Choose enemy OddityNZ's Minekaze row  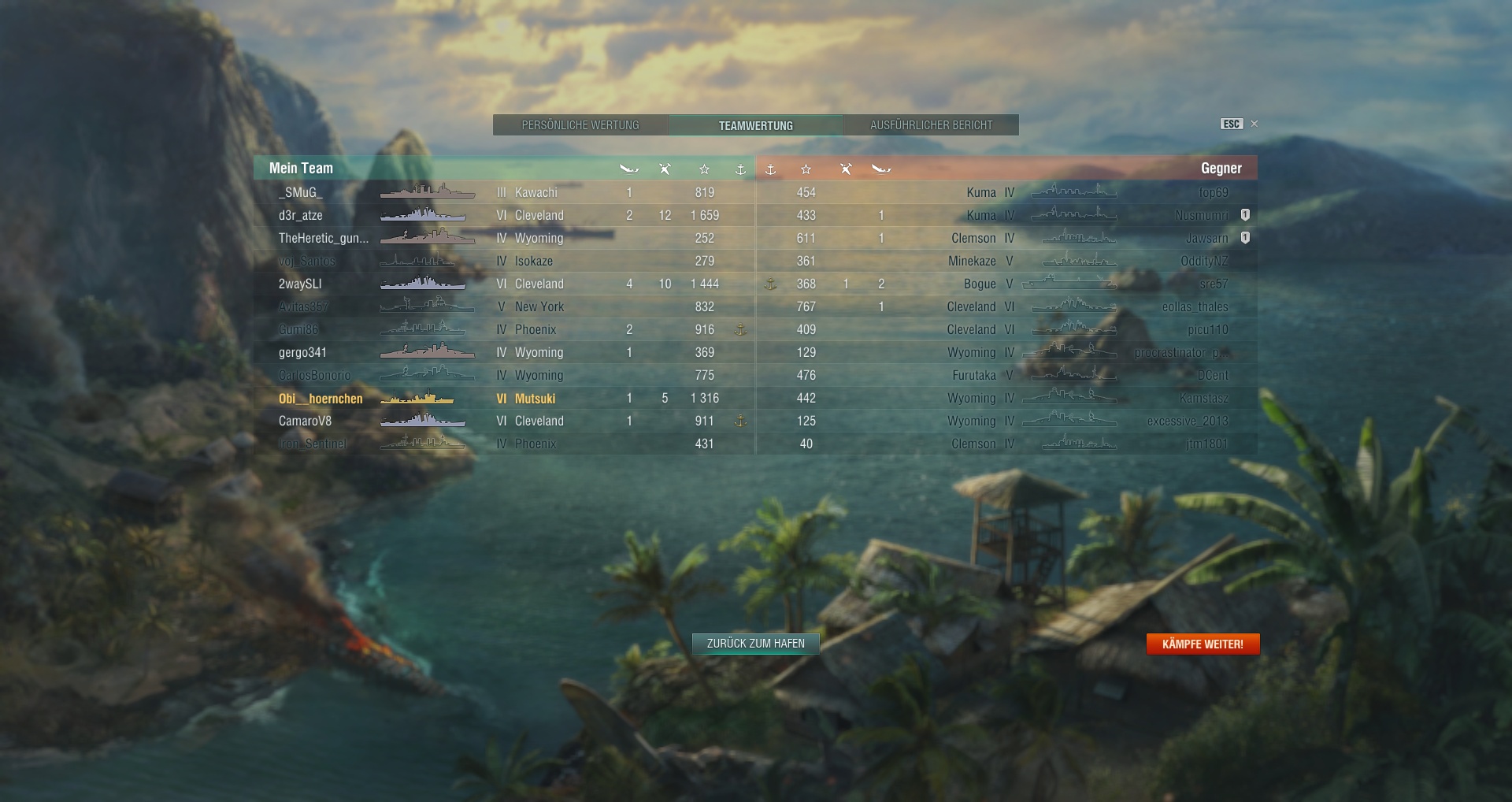pos(1203,261)
